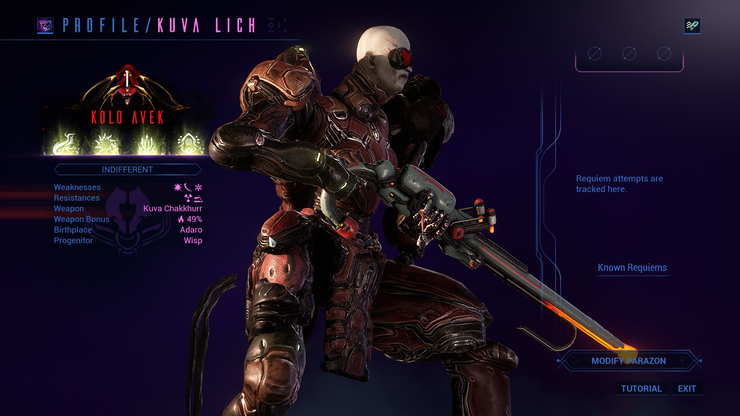
Task: Click the Indifferent status banner
Action: [126, 170]
